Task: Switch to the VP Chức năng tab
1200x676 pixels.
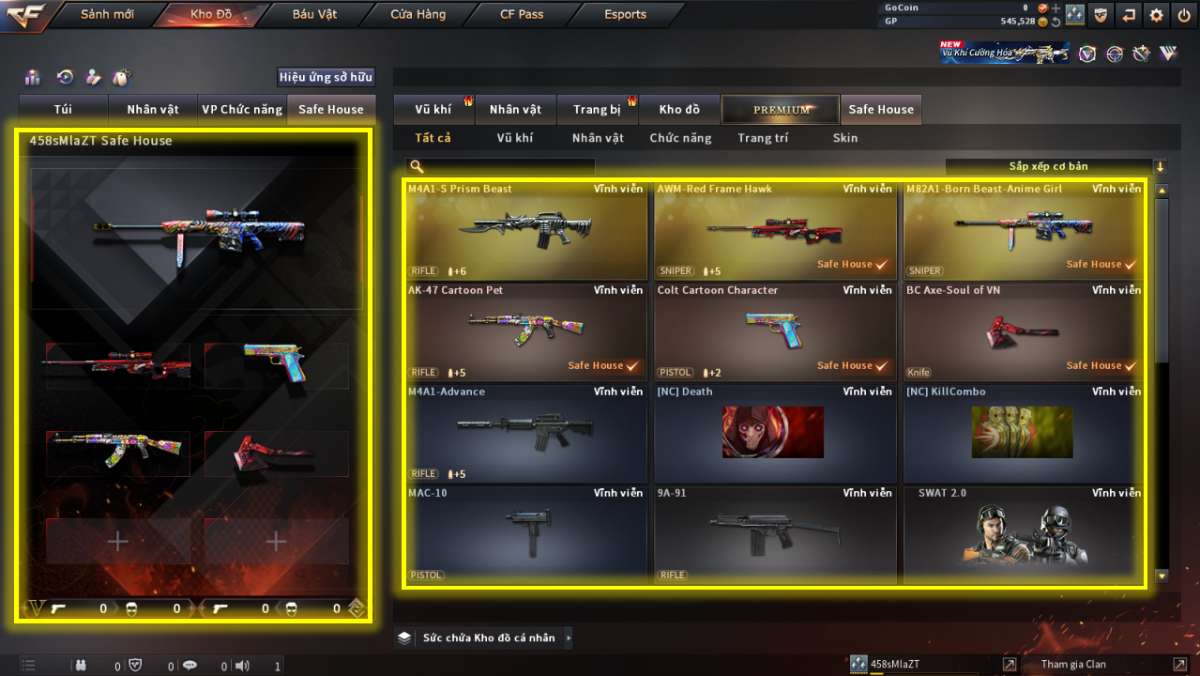Action: 242,109
